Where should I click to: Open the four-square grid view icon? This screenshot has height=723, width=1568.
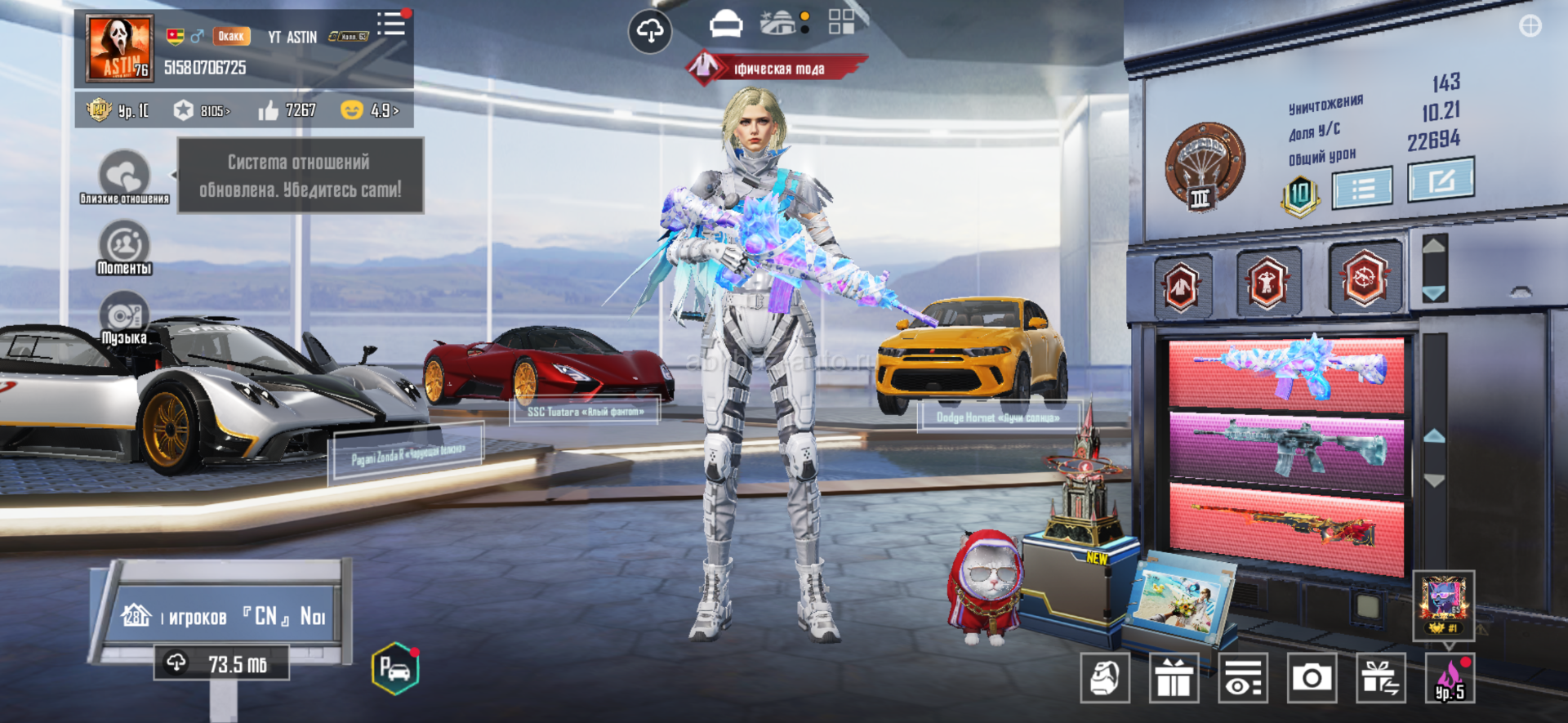[x=841, y=22]
